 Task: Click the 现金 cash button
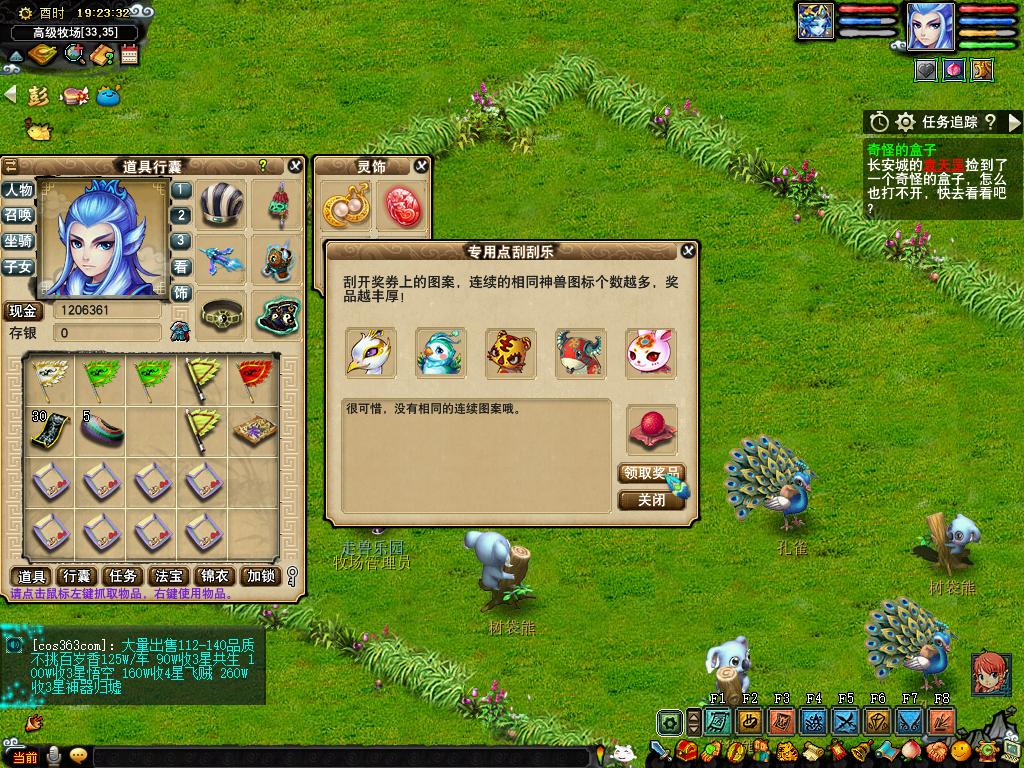coord(24,311)
